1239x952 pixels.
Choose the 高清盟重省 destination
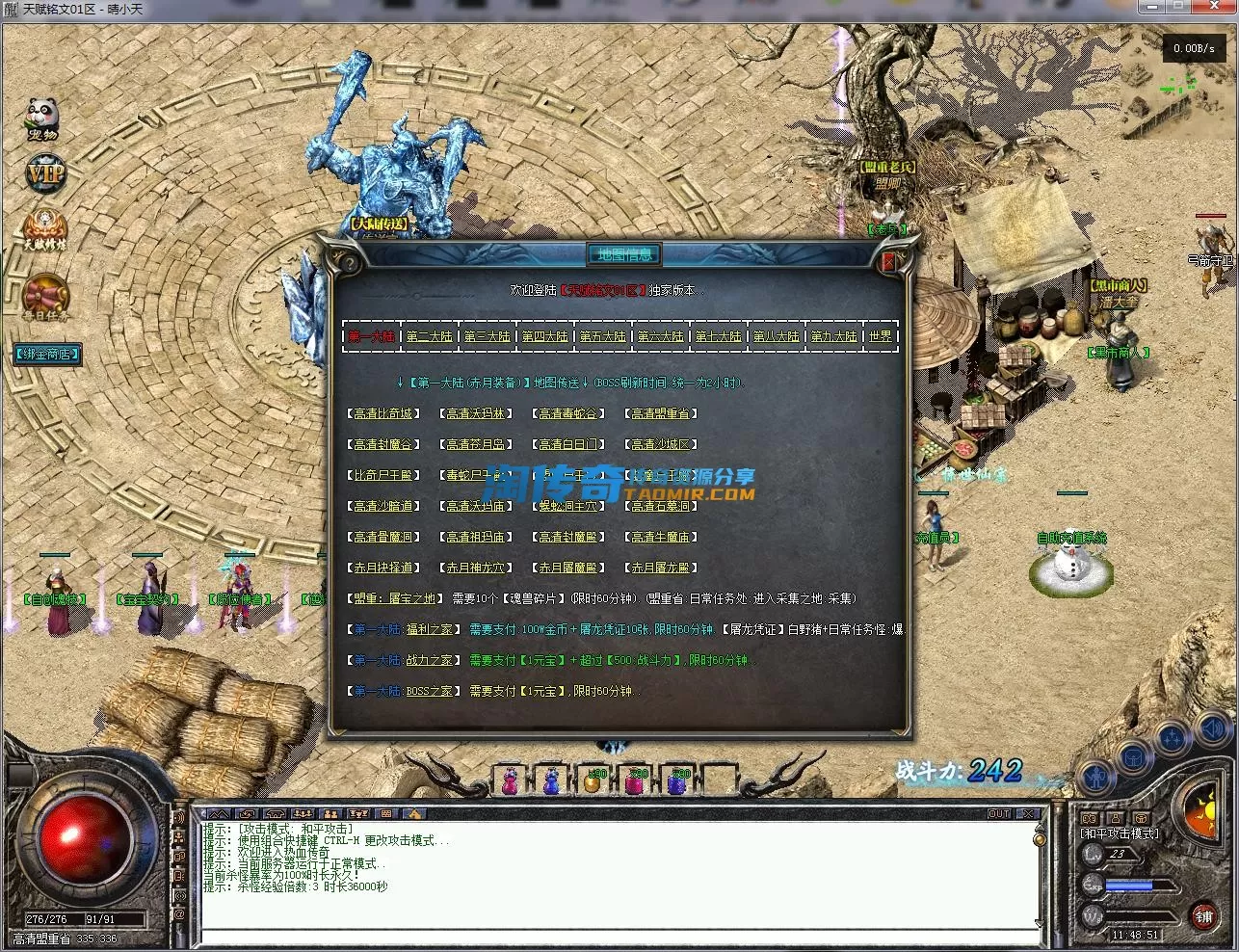coord(661,413)
